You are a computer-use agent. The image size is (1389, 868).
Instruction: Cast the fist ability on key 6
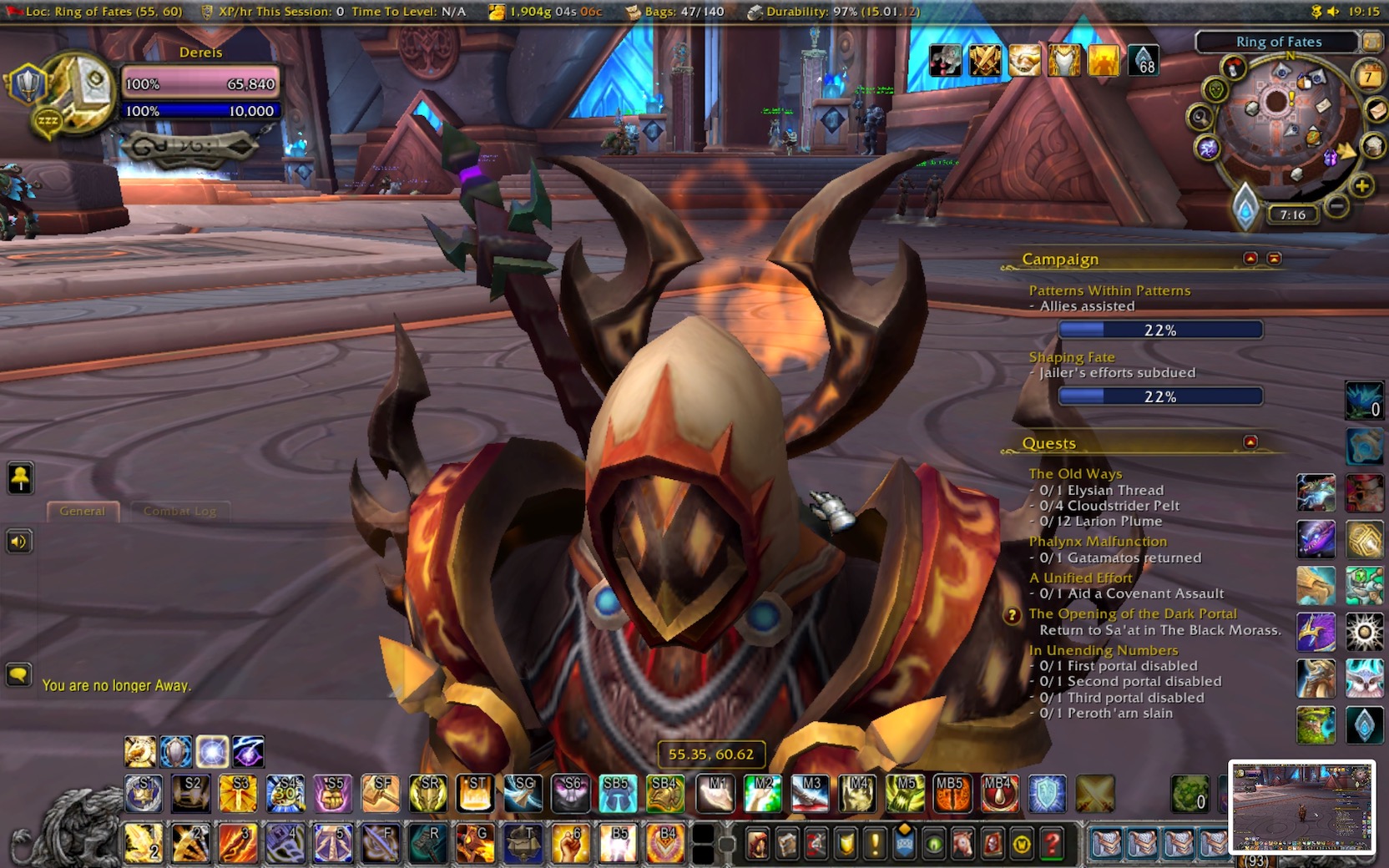(571, 843)
